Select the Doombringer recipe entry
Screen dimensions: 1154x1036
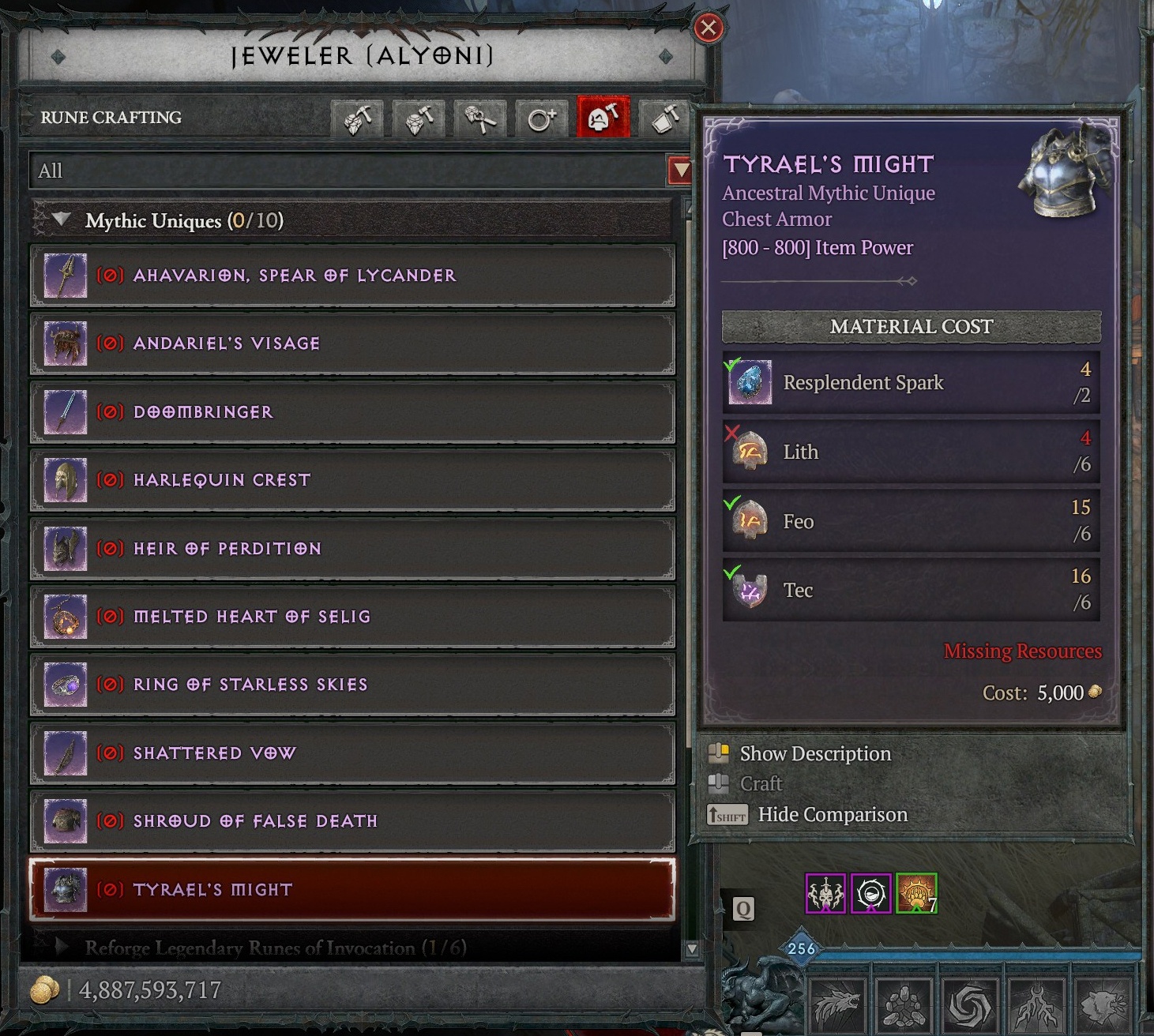(351, 412)
